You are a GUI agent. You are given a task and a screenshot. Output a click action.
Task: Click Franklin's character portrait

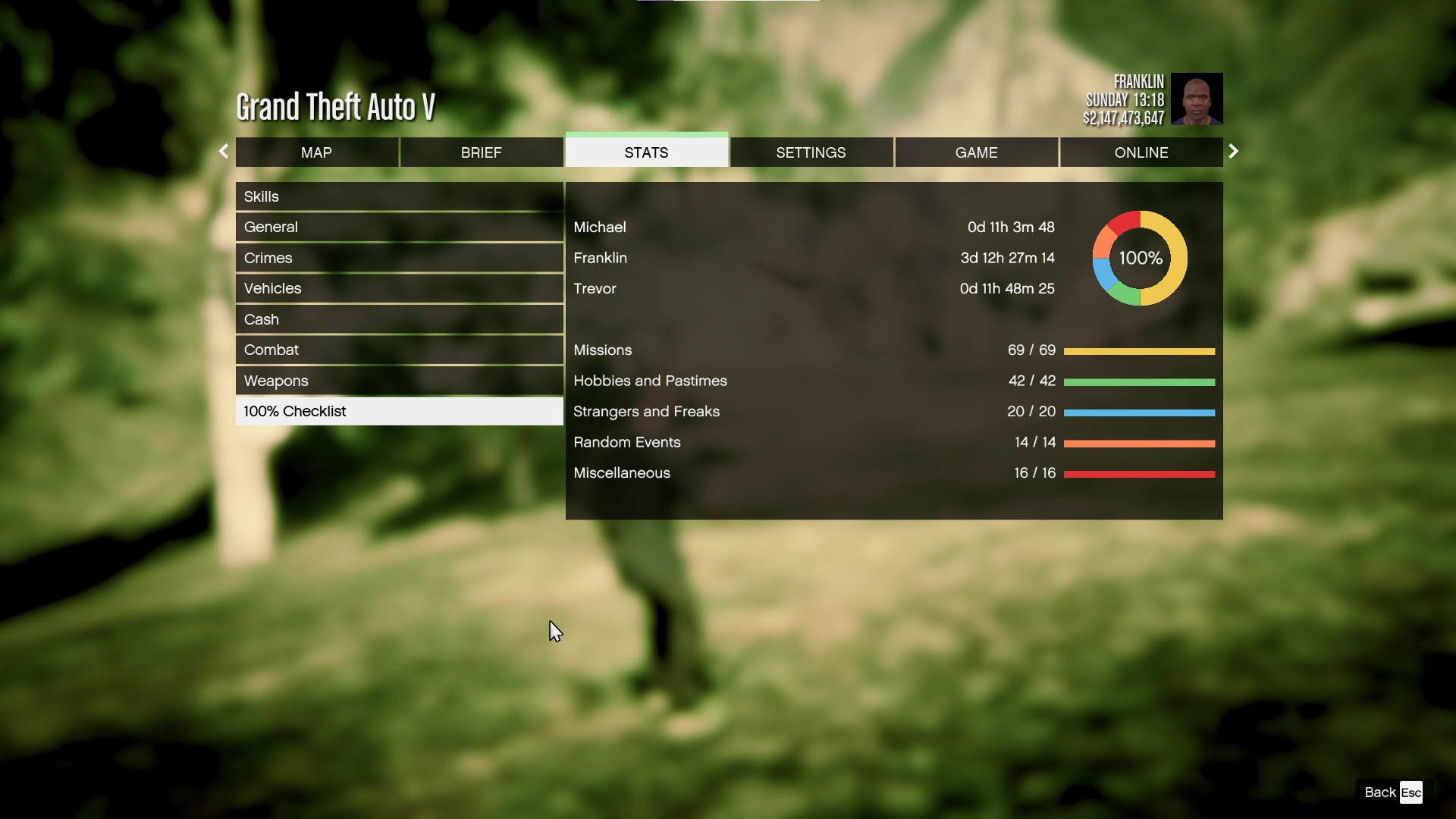coord(1197,99)
